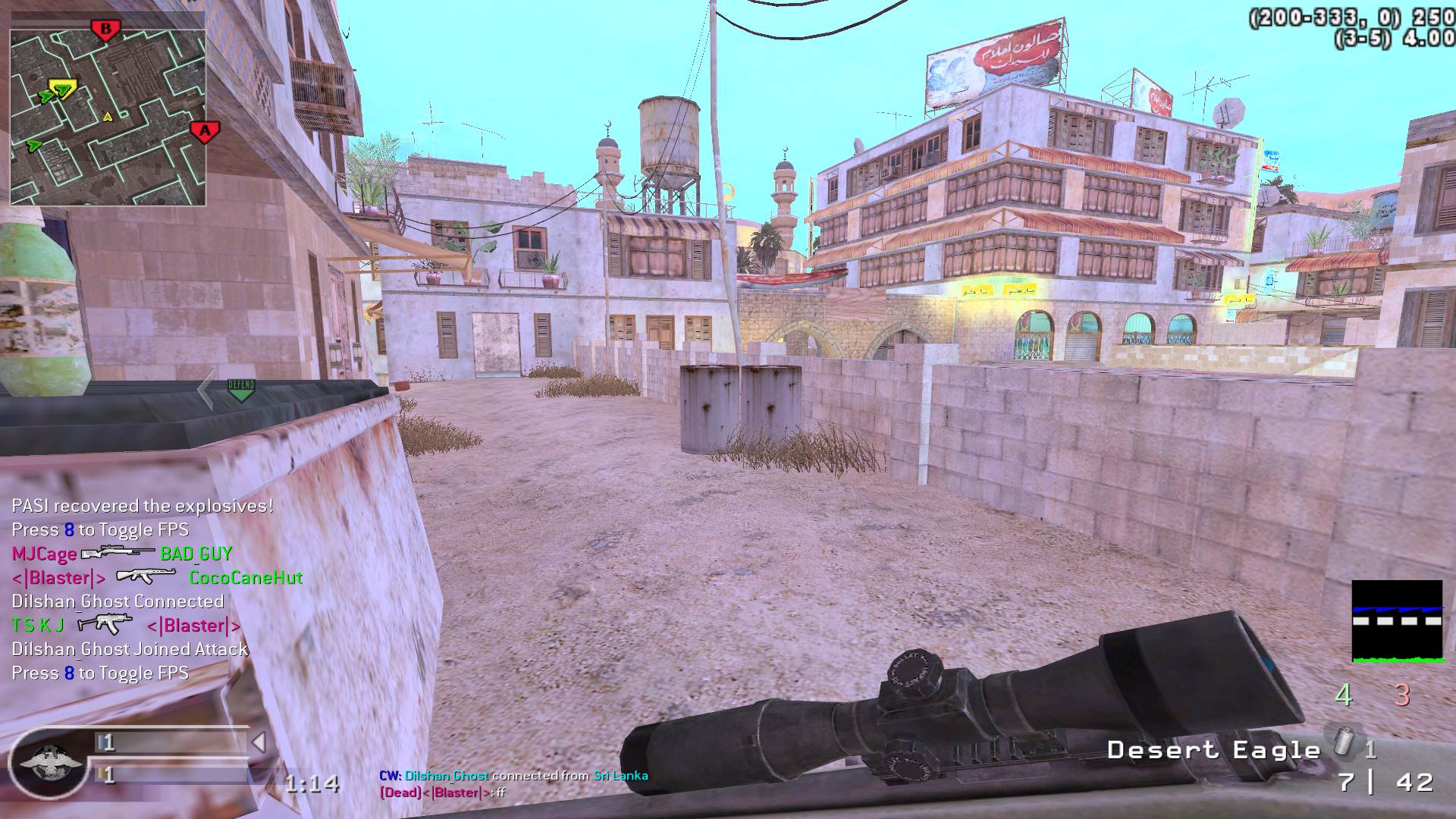
Task: Click the minimap in the corner
Action: point(108,107)
